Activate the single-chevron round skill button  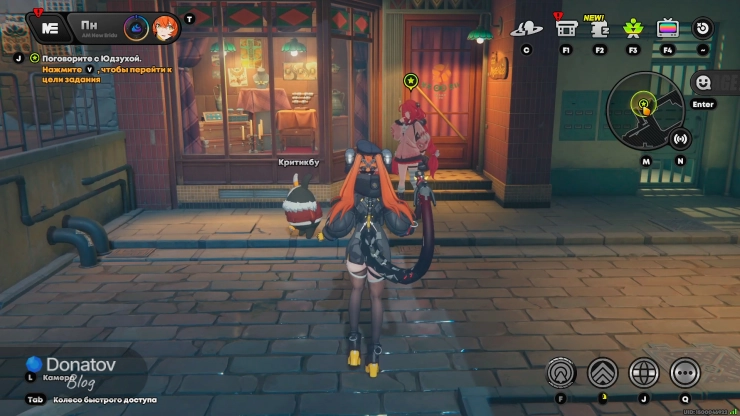click(561, 373)
